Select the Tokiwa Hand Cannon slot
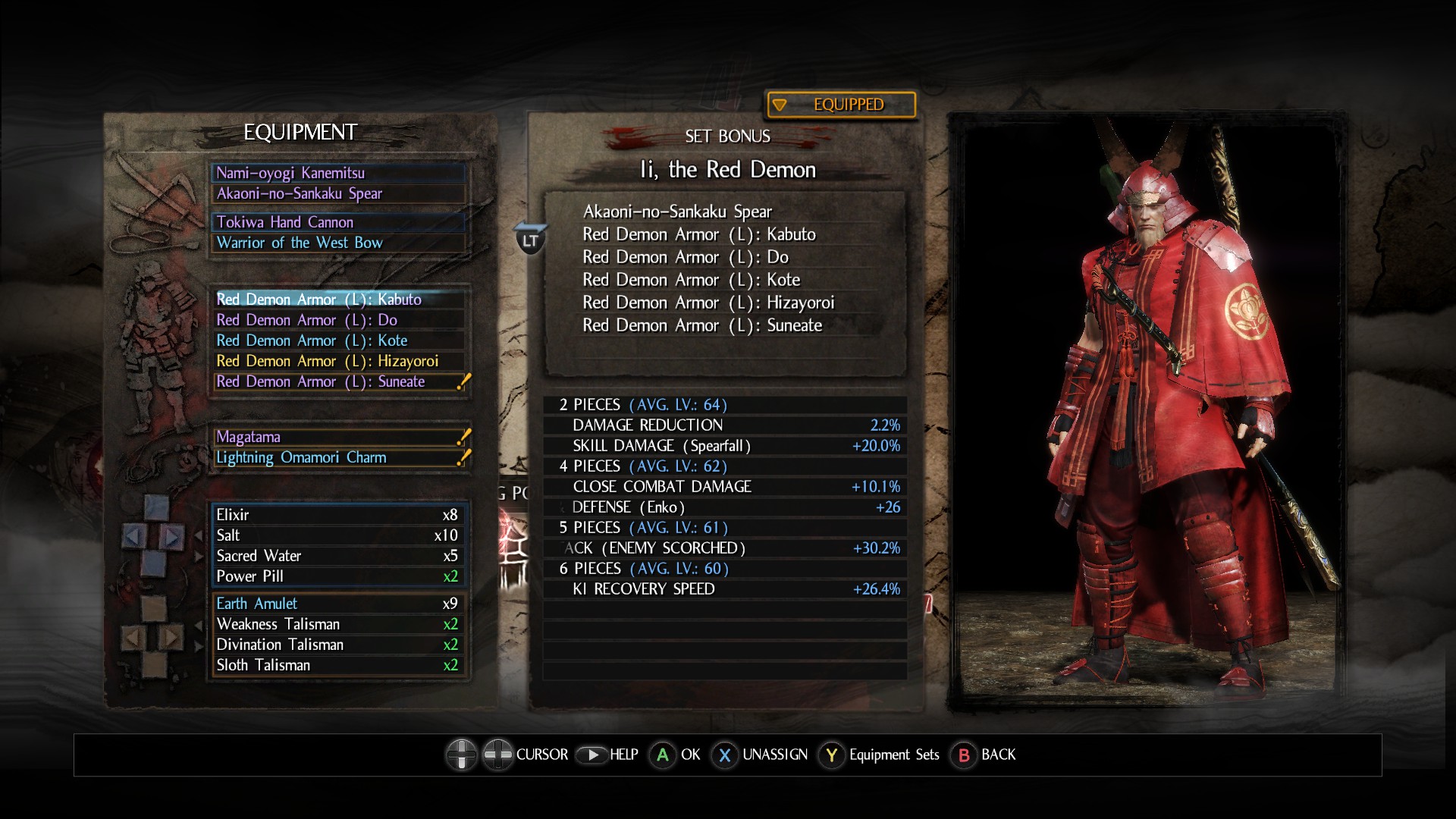This screenshot has width=1456, height=819. [338, 222]
